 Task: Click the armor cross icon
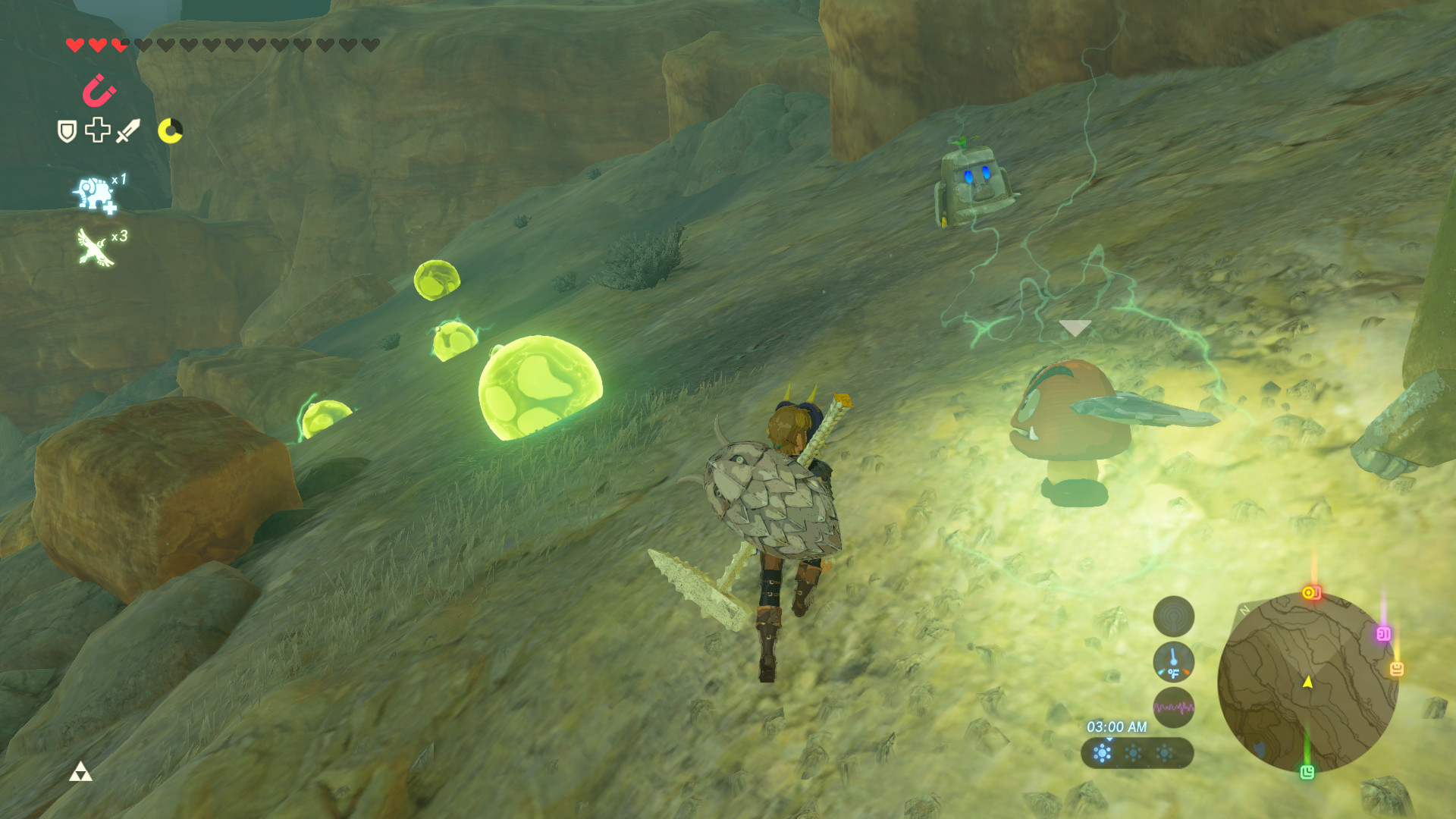click(x=96, y=130)
